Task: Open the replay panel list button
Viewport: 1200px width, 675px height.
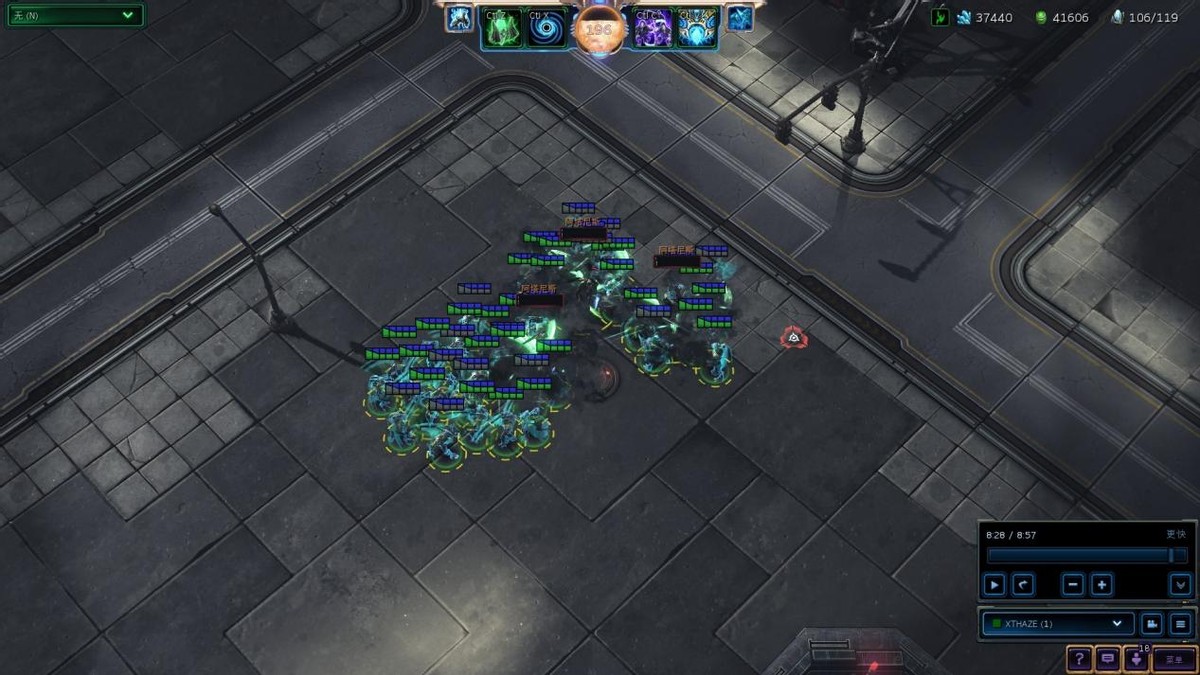Action: pos(1181,624)
